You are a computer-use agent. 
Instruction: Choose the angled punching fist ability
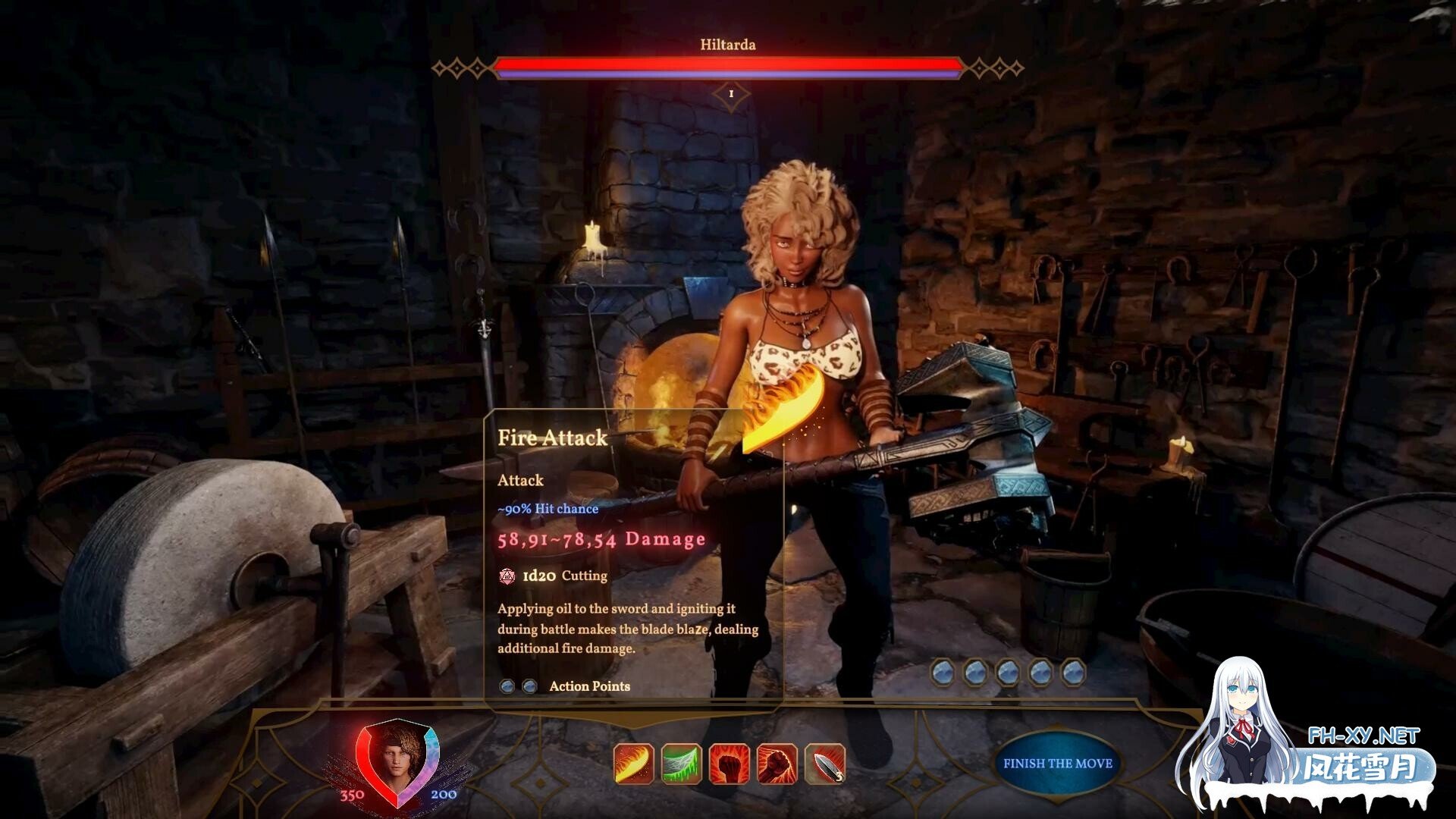coord(777,764)
